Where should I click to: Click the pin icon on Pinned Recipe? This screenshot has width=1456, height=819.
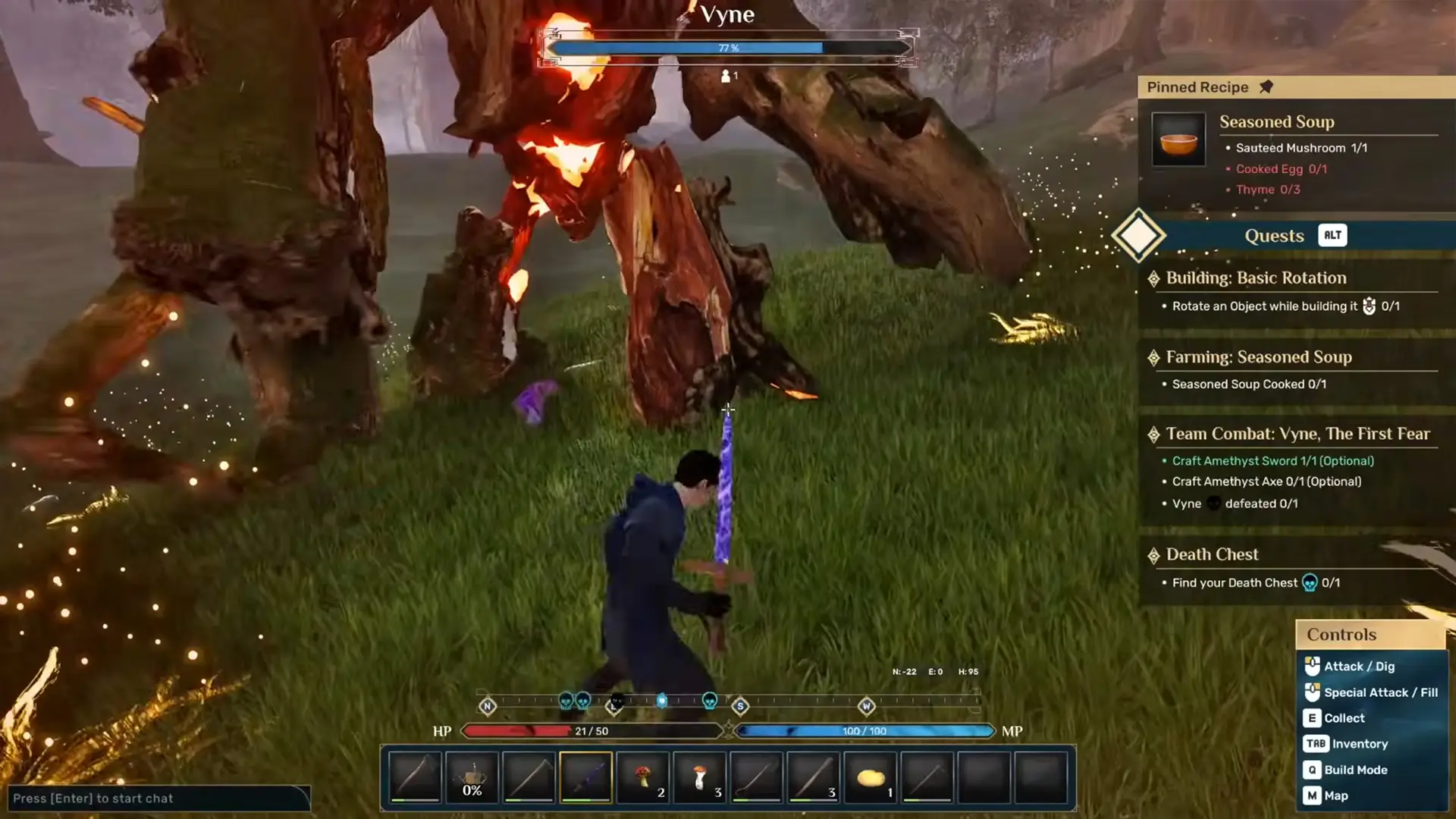click(1265, 86)
